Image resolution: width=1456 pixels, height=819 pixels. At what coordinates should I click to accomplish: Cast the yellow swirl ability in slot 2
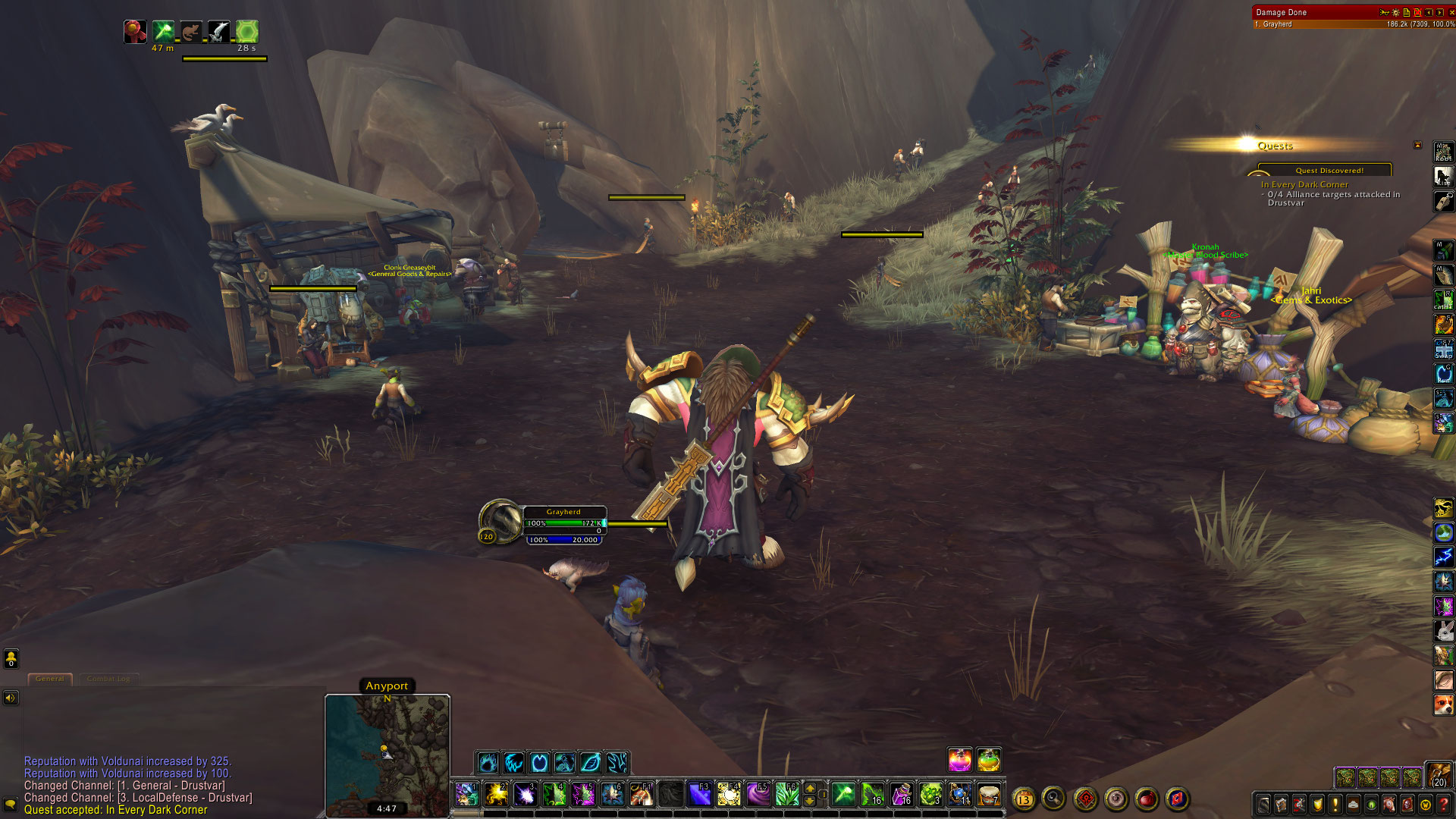click(496, 794)
